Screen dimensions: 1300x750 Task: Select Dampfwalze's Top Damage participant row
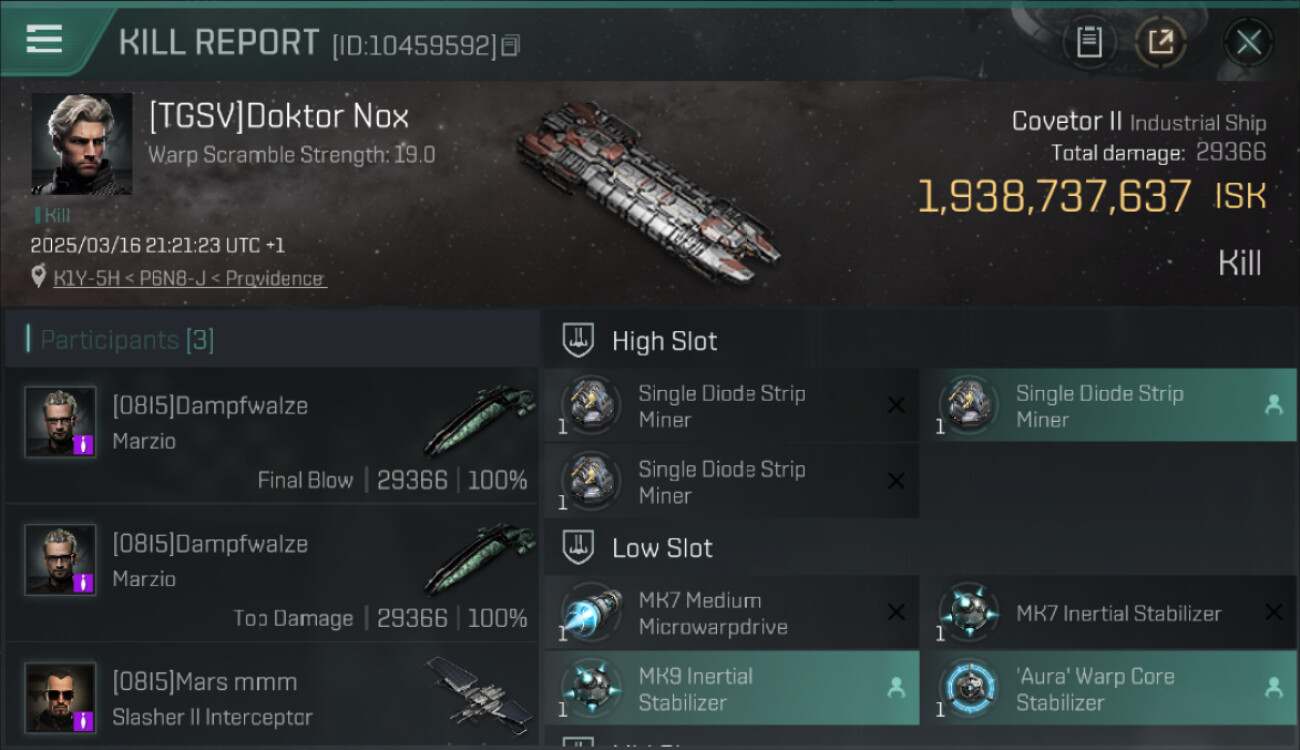coord(272,574)
